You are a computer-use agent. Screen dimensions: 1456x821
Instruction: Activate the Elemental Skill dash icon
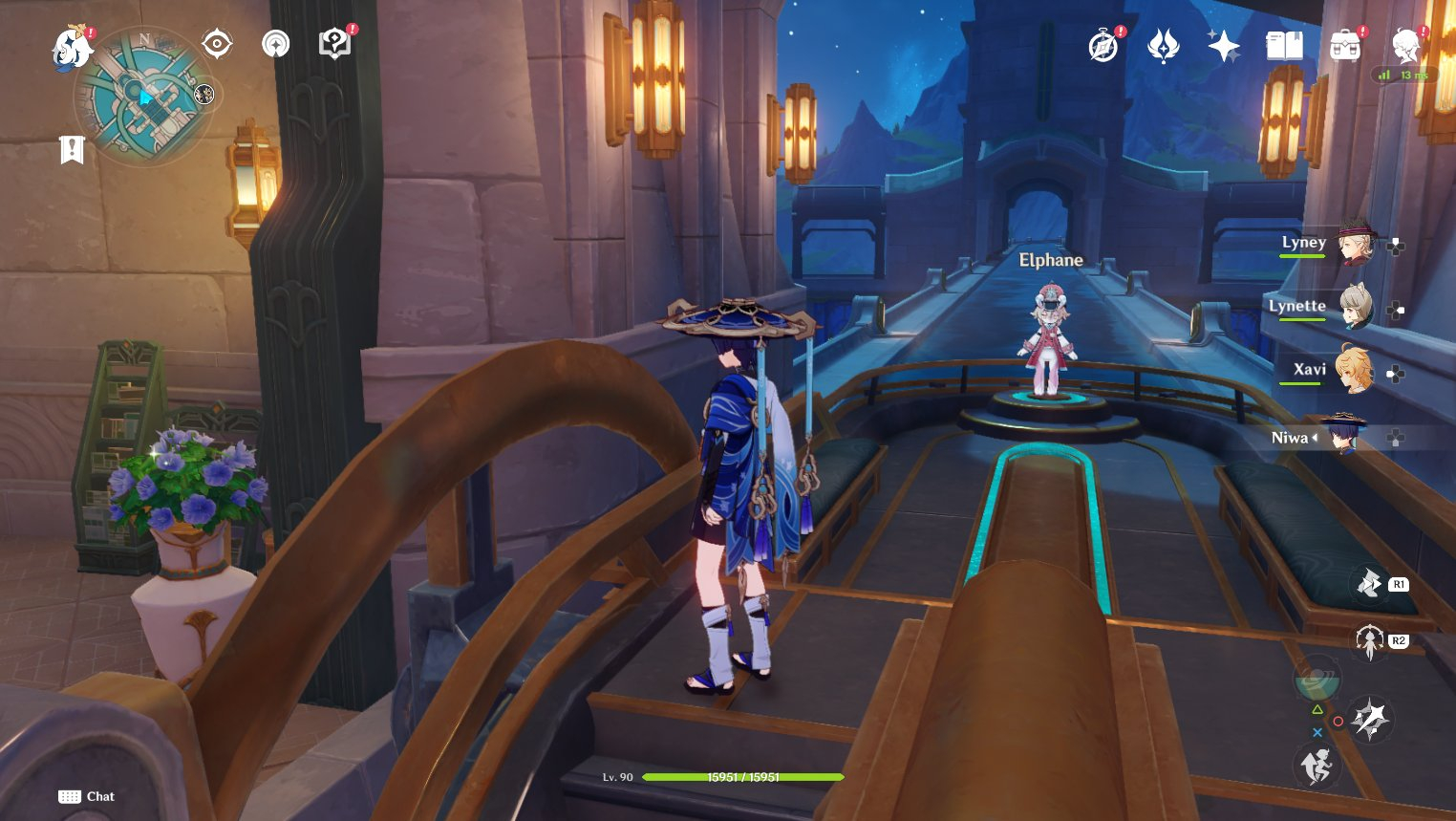(1370, 582)
